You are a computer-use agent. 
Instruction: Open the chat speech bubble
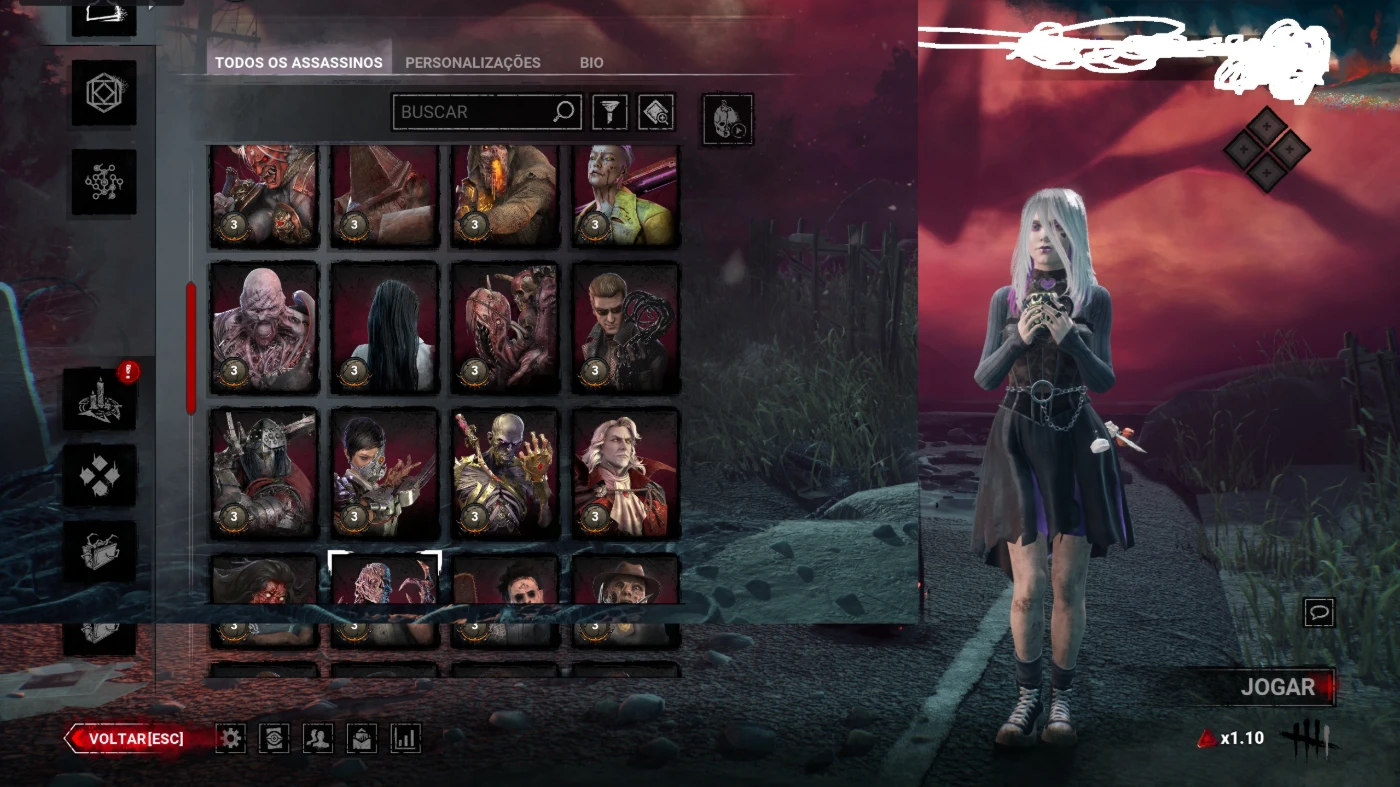(1319, 612)
